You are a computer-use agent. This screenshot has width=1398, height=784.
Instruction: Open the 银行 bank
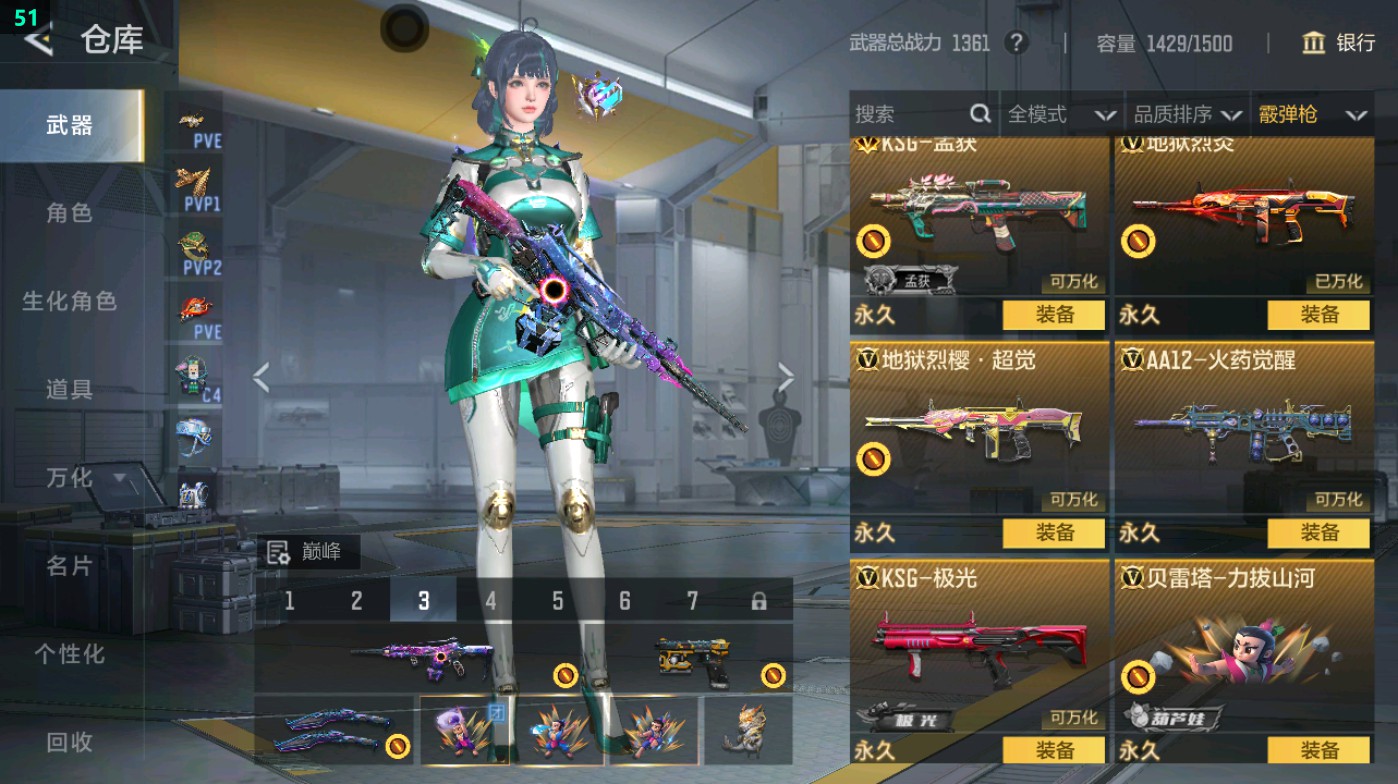point(1339,42)
